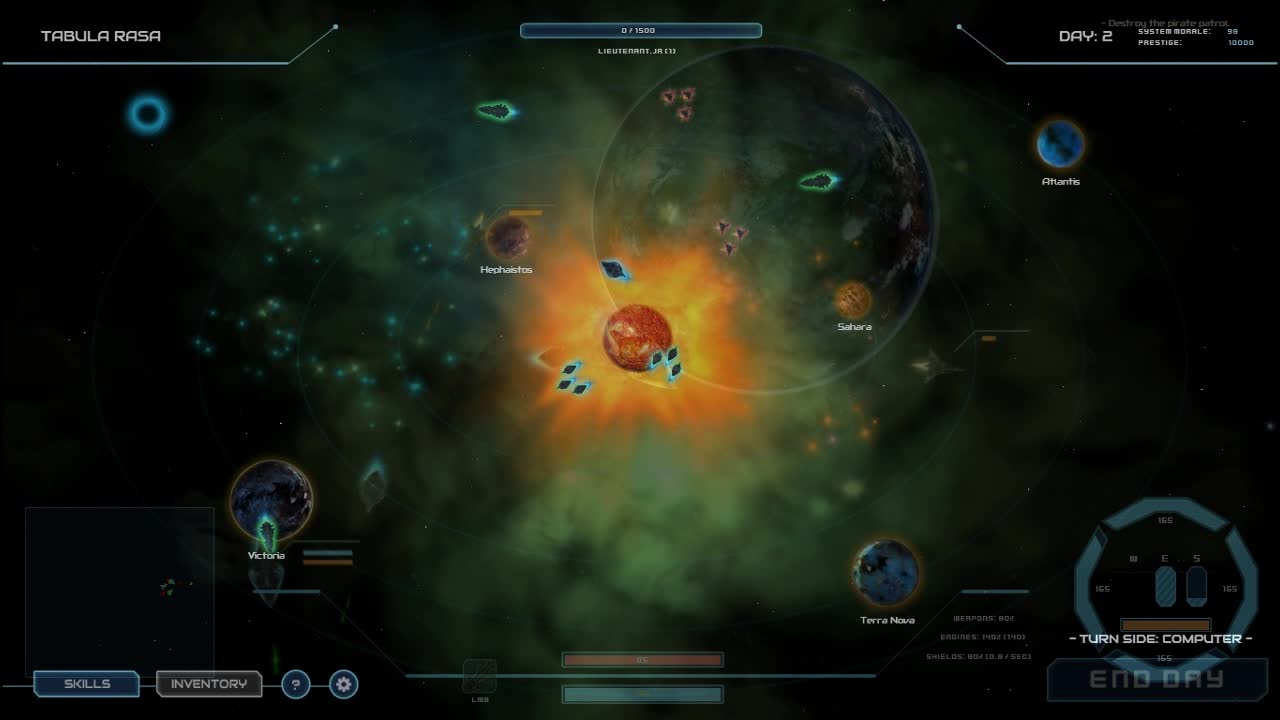Click the 0 / 1500 experience bar
The height and width of the screenshot is (720, 1280).
coord(641,30)
